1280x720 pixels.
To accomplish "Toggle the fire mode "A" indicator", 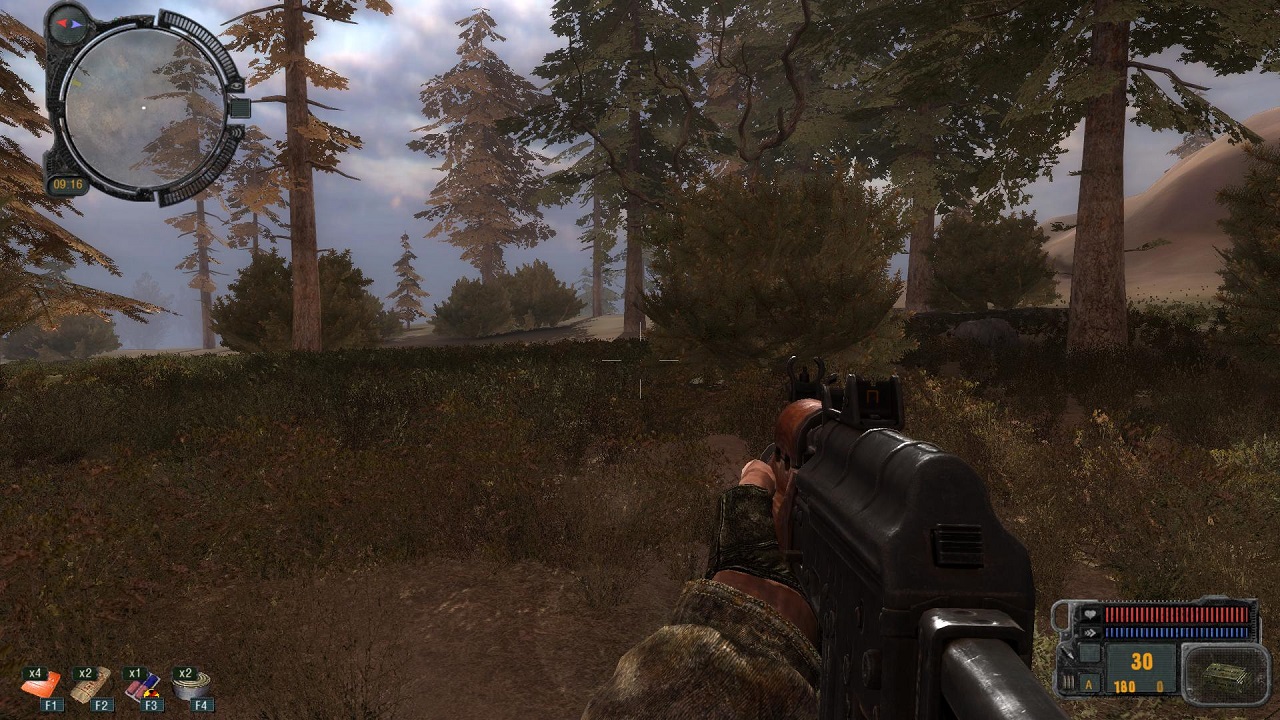I will (1087, 685).
